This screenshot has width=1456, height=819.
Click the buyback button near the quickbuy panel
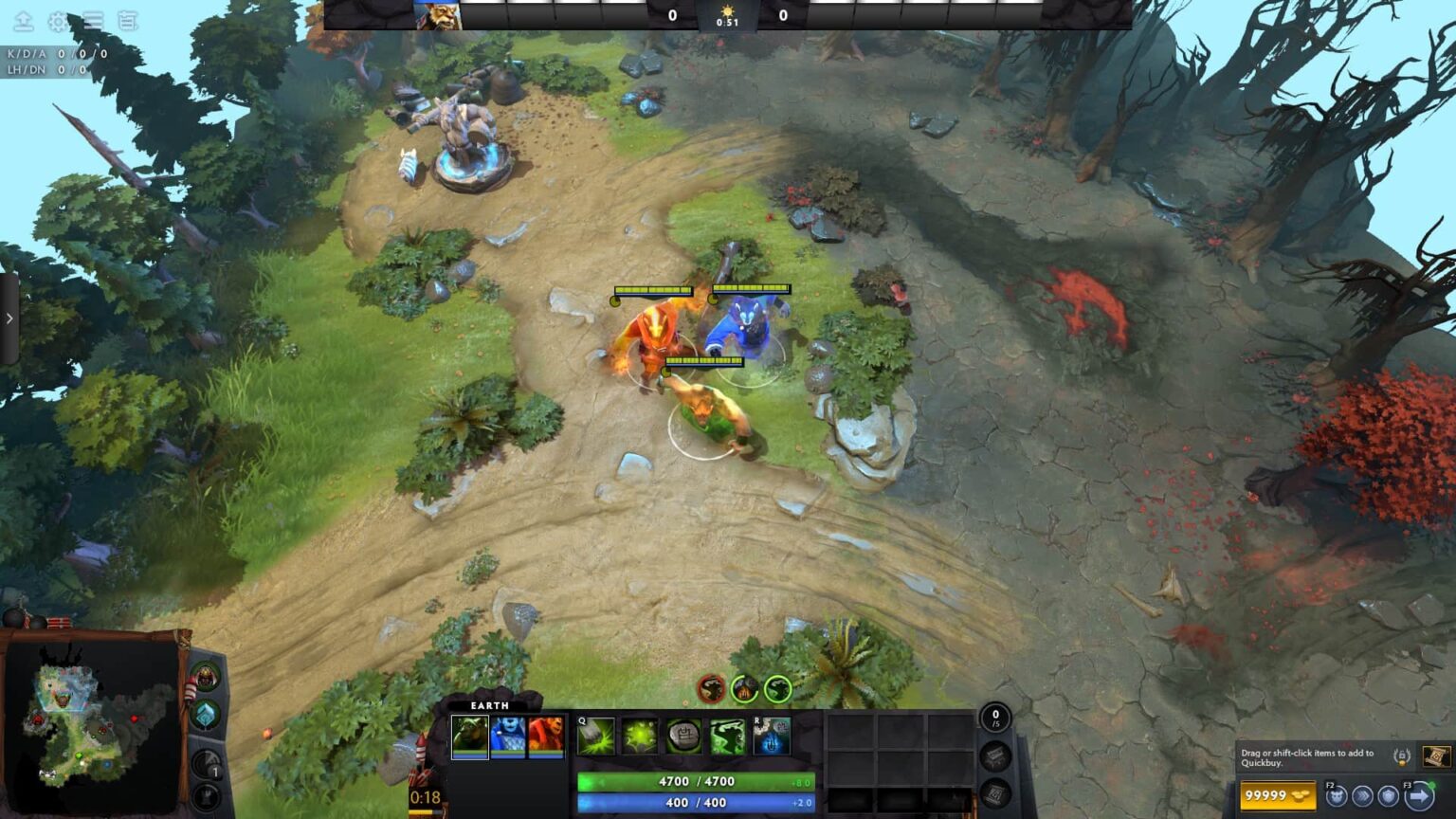(x=1400, y=755)
